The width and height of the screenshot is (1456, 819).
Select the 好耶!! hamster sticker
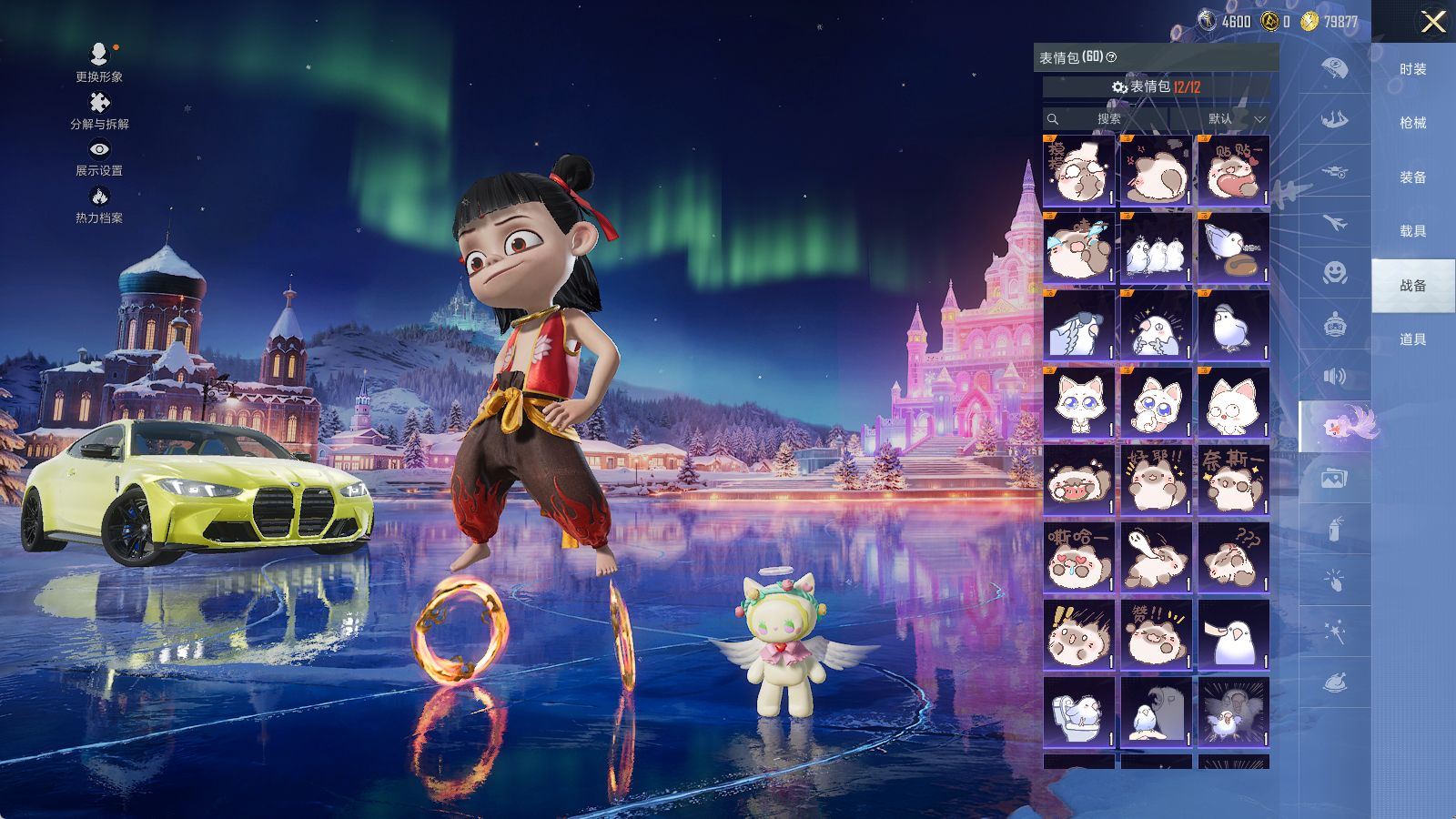(x=1156, y=480)
